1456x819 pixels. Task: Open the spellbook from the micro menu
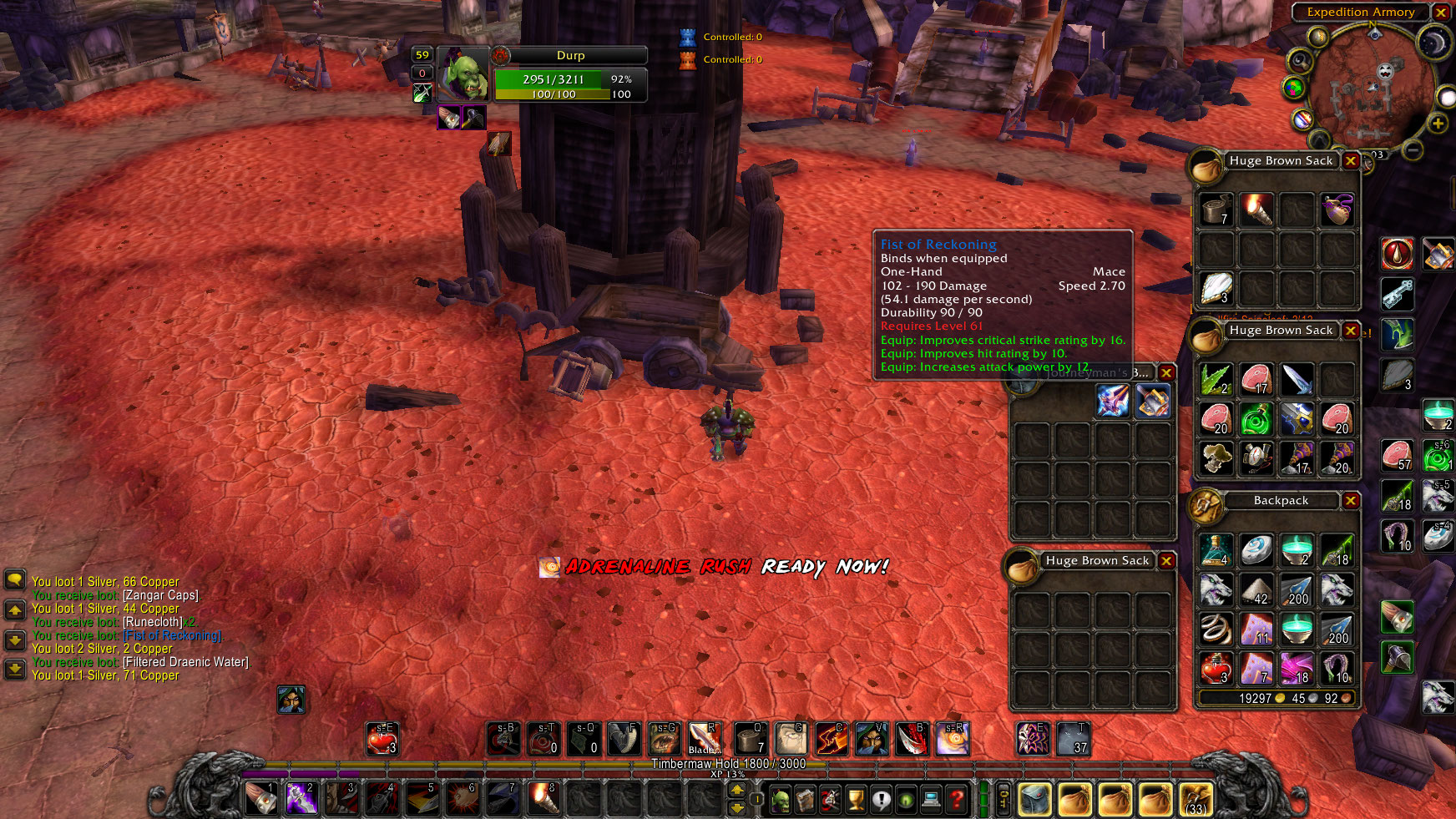tap(805, 799)
